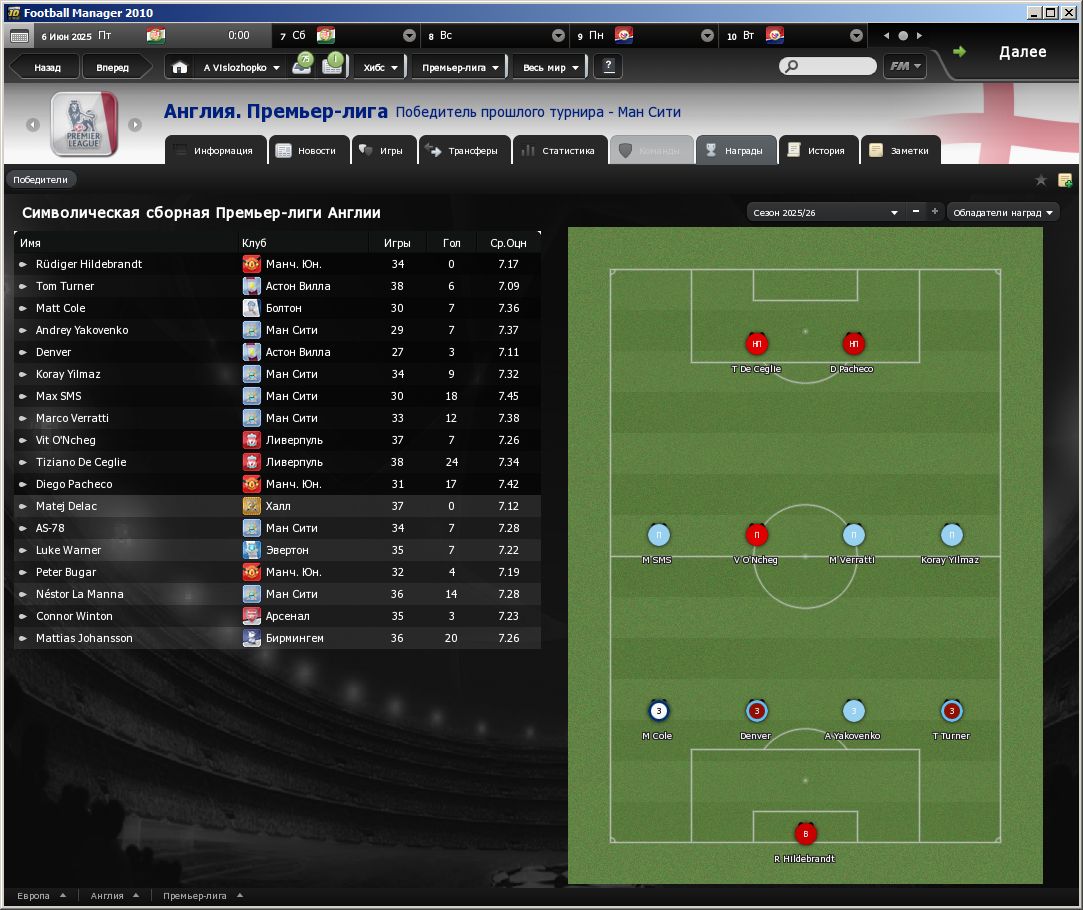Click the Победители button

coord(41,180)
